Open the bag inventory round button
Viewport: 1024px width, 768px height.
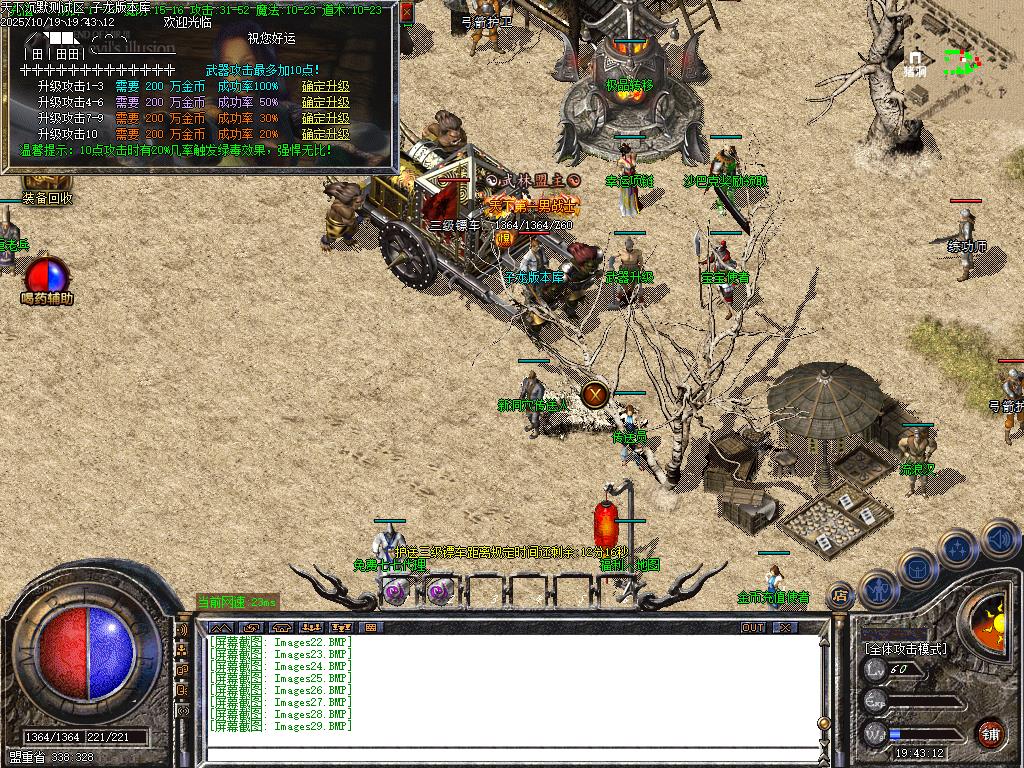click(917, 568)
